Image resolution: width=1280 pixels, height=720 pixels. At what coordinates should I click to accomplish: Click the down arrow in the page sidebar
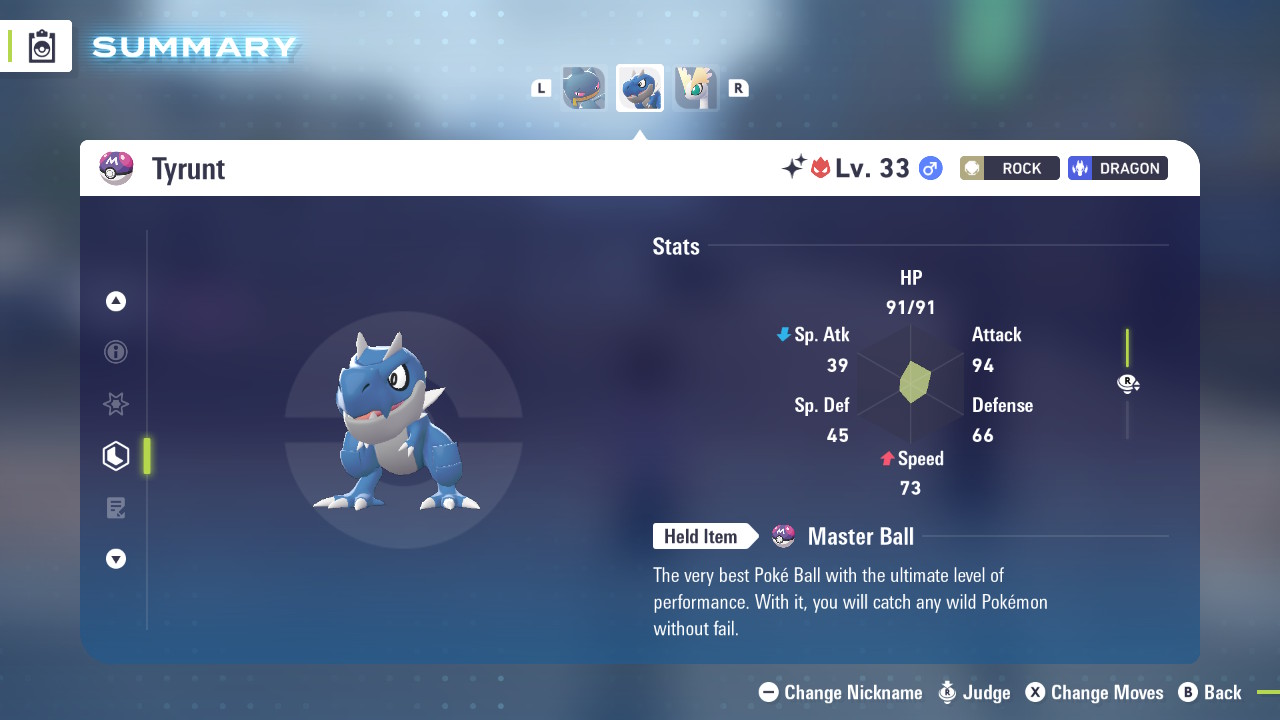(116, 559)
